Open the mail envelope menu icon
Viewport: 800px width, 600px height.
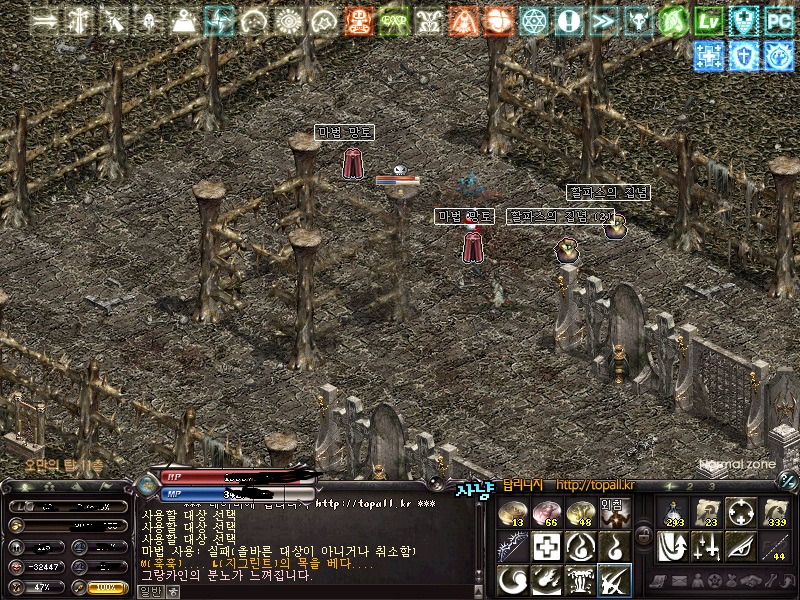(x=679, y=580)
